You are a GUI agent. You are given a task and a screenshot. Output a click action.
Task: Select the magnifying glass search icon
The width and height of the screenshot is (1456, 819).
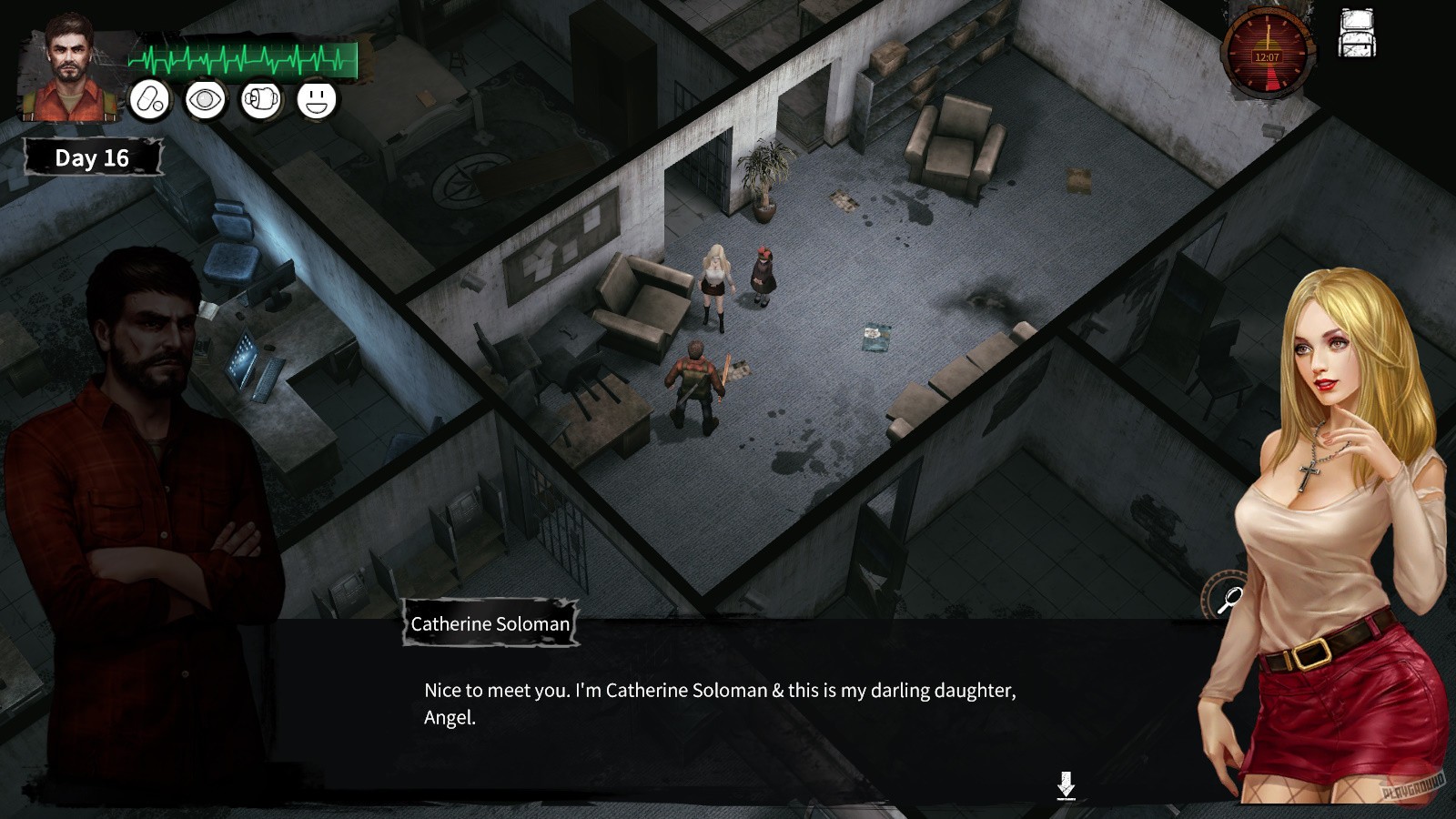click(1227, 601)
